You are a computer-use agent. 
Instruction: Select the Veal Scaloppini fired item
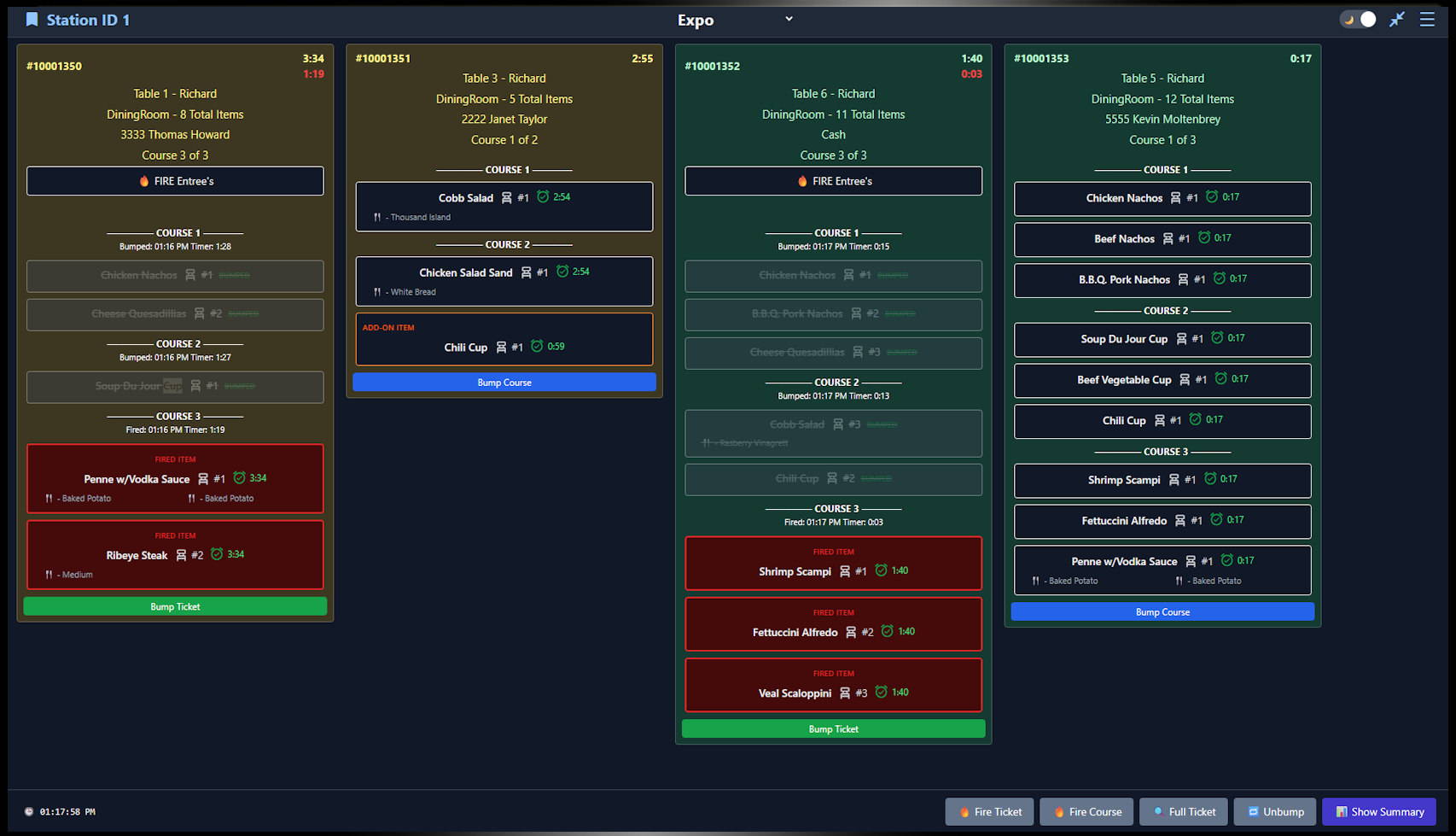833,685
